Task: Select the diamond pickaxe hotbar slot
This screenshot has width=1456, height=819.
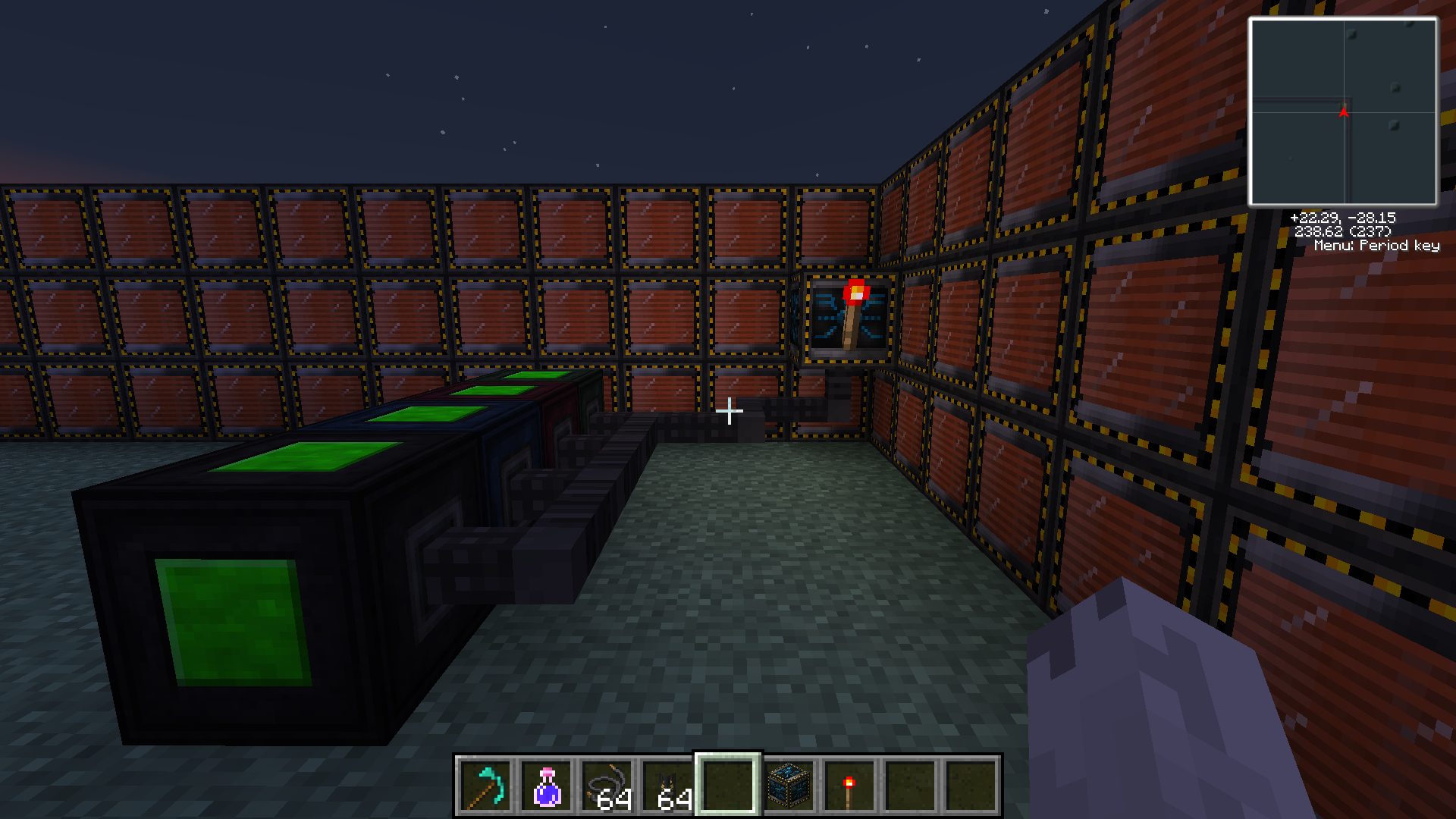Action: coord(486,785)
